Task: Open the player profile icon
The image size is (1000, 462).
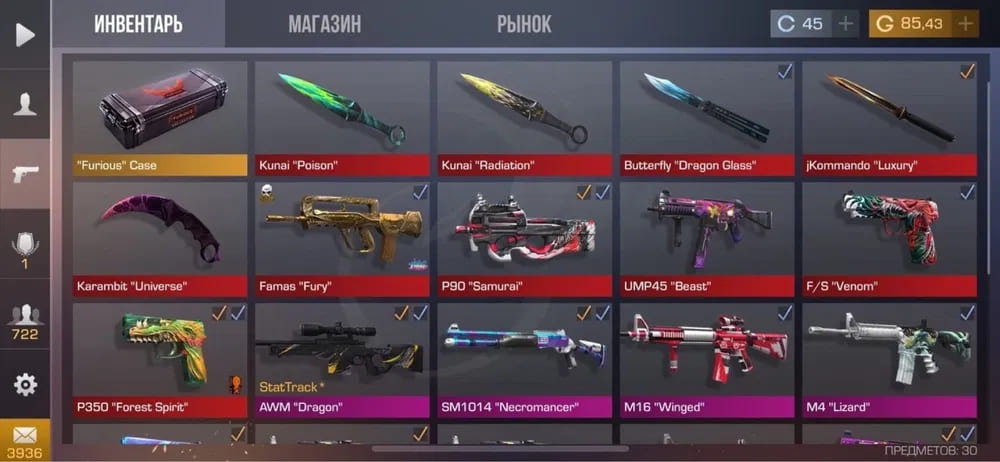Action: click(25, 103)
